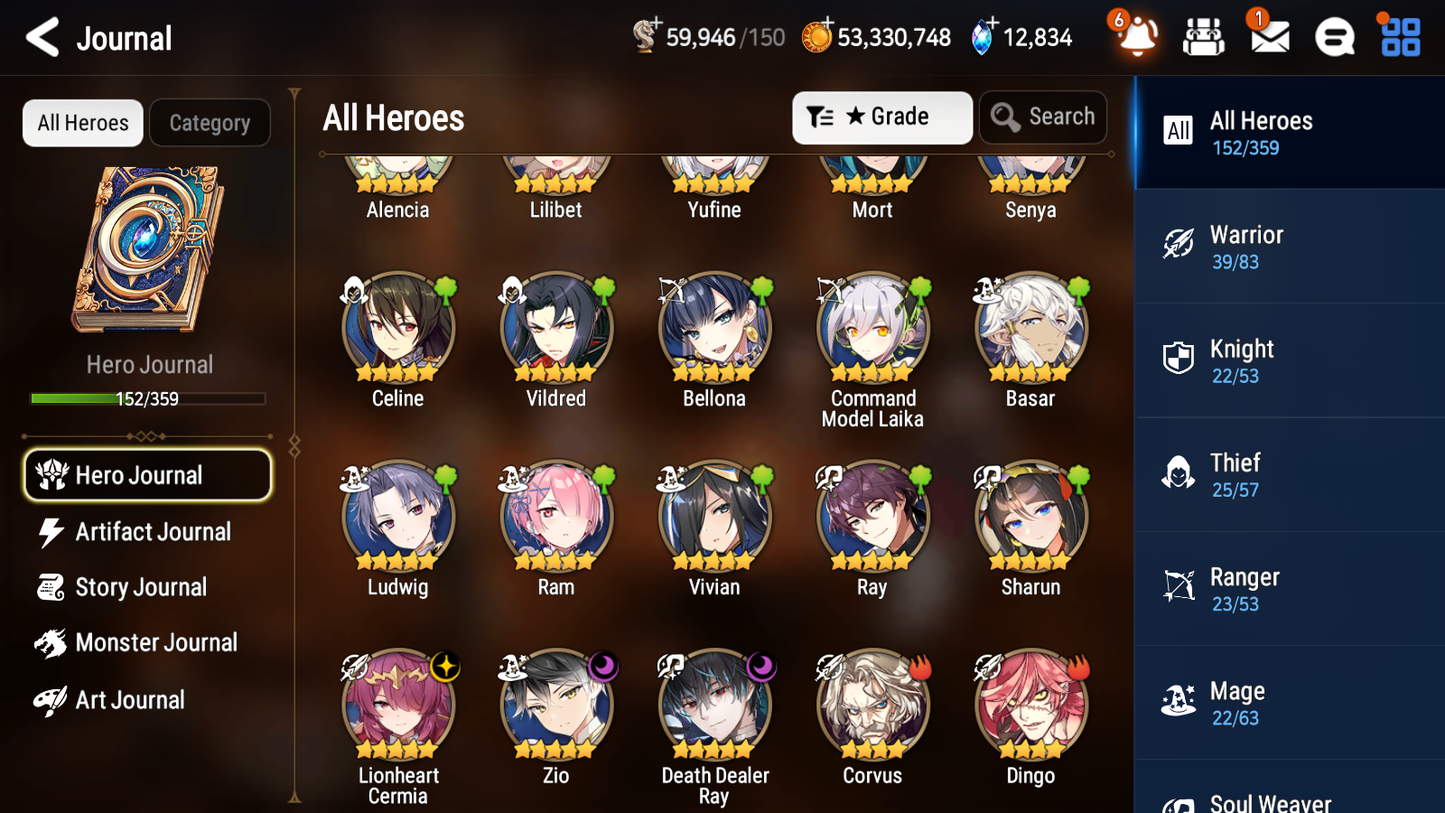Open the chat icon
The image size is (1445, 813).
click(x=1334, y=37)
